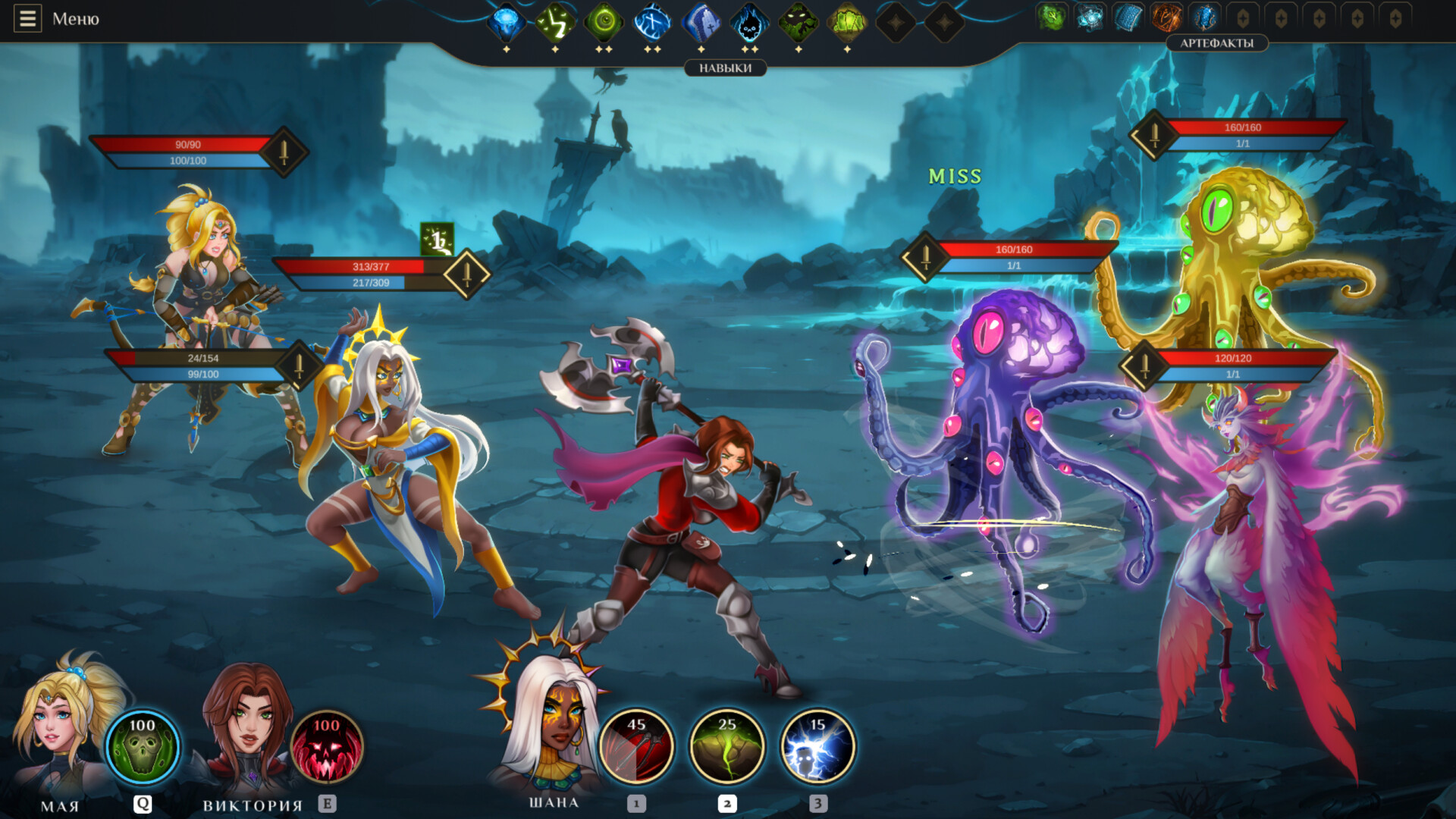Image resolution: width=1456 pixels, height=819 pixels.
Task: Open the green fist skill icon
Action: (849, 23)
